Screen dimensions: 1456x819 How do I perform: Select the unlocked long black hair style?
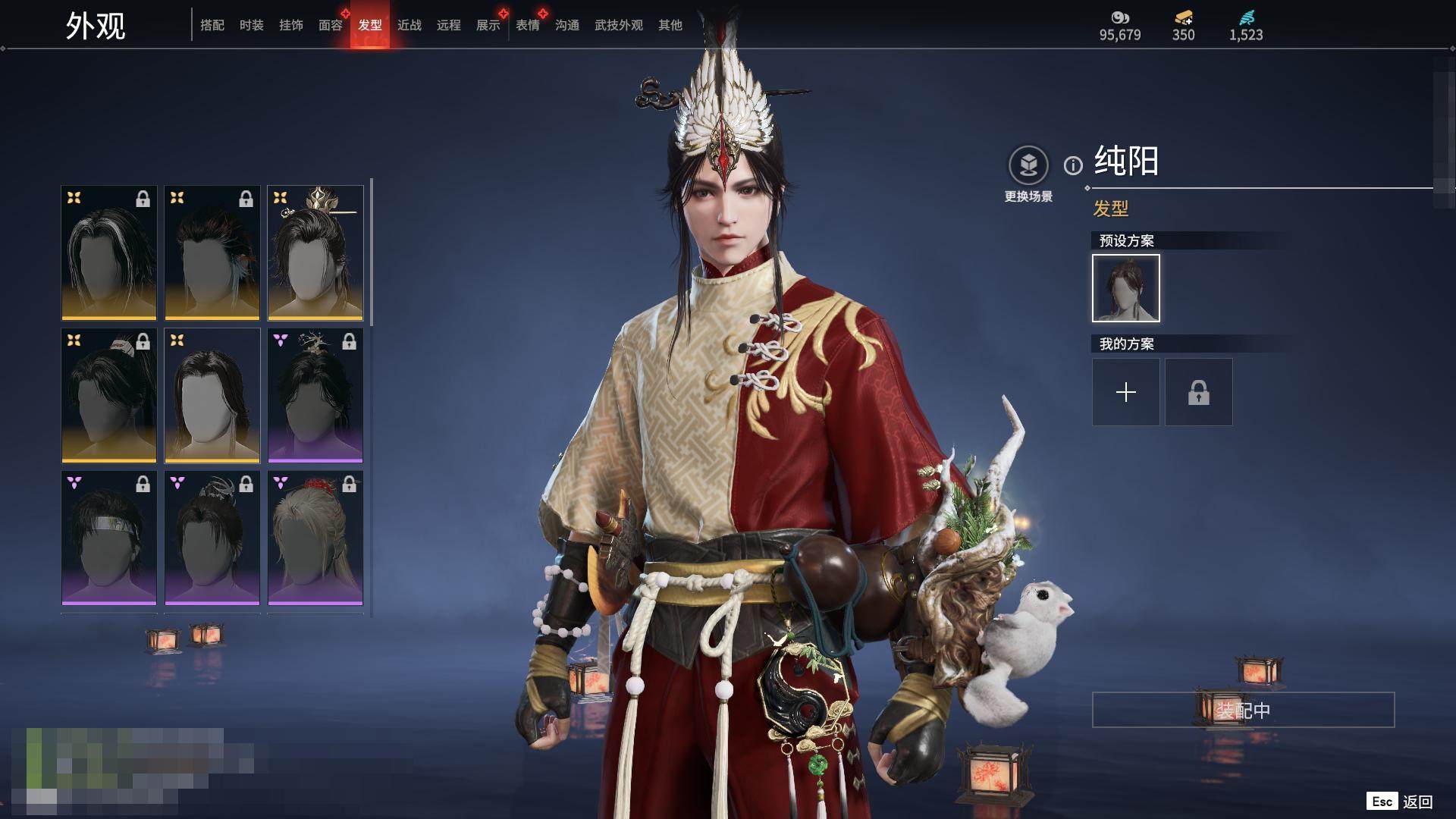(x=212, y=395)
